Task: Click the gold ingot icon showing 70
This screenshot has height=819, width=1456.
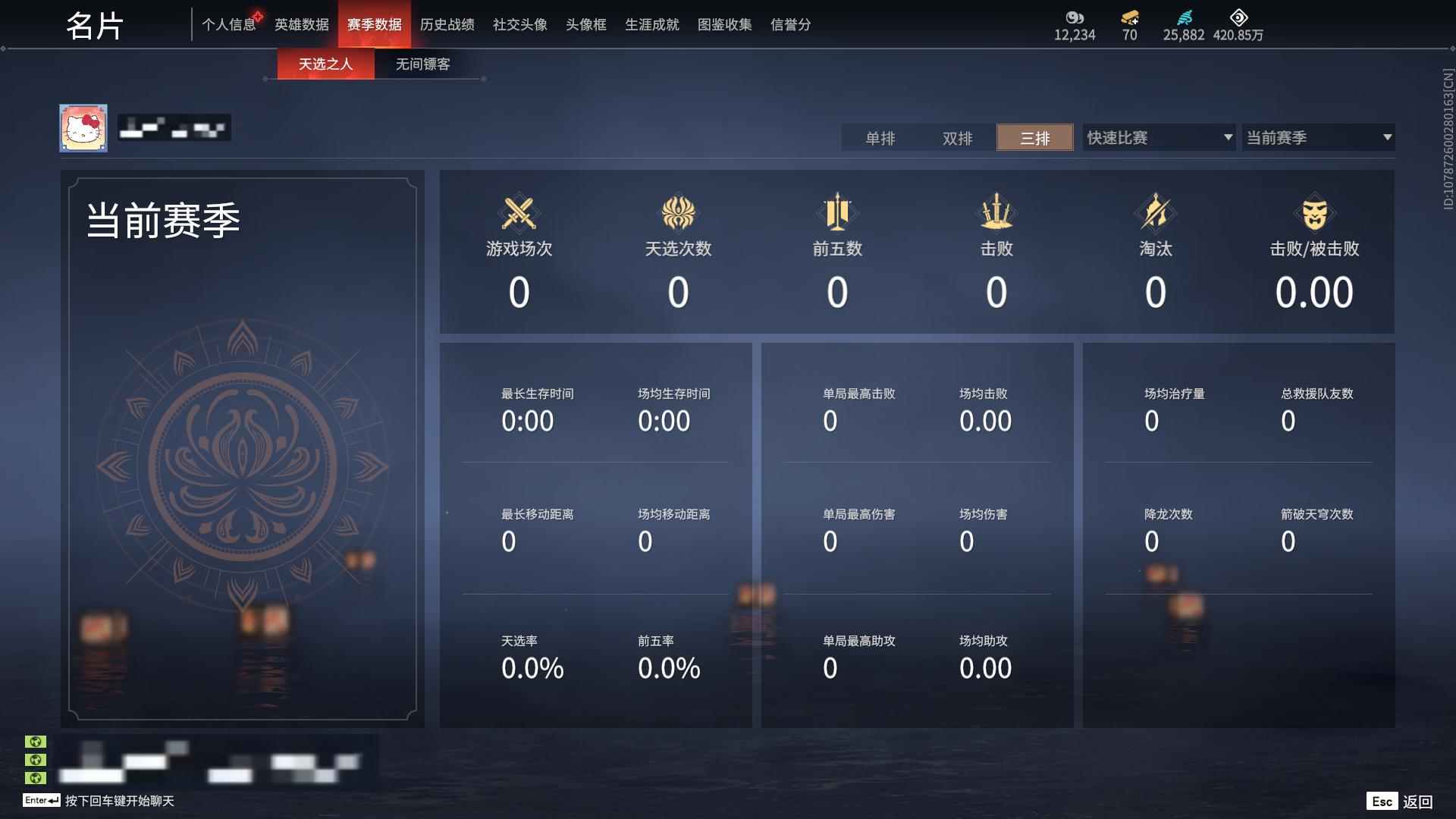Action: [1129, 17]
